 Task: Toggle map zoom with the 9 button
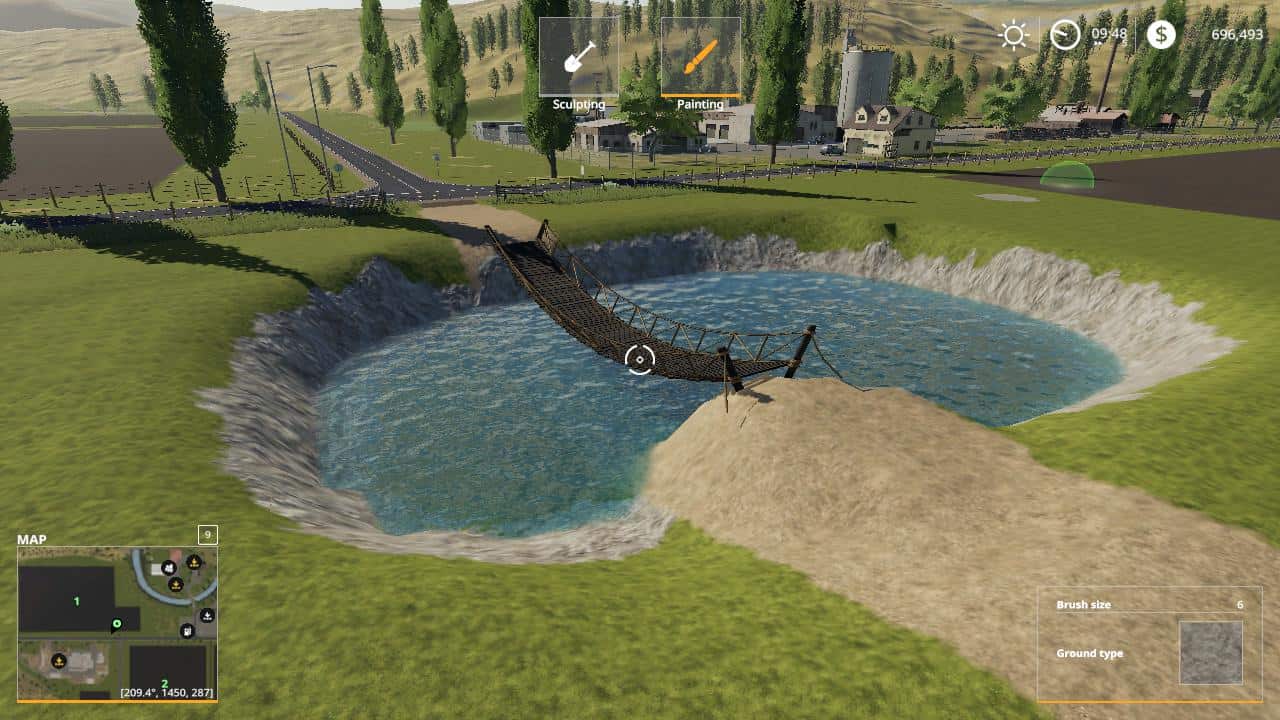207,537
